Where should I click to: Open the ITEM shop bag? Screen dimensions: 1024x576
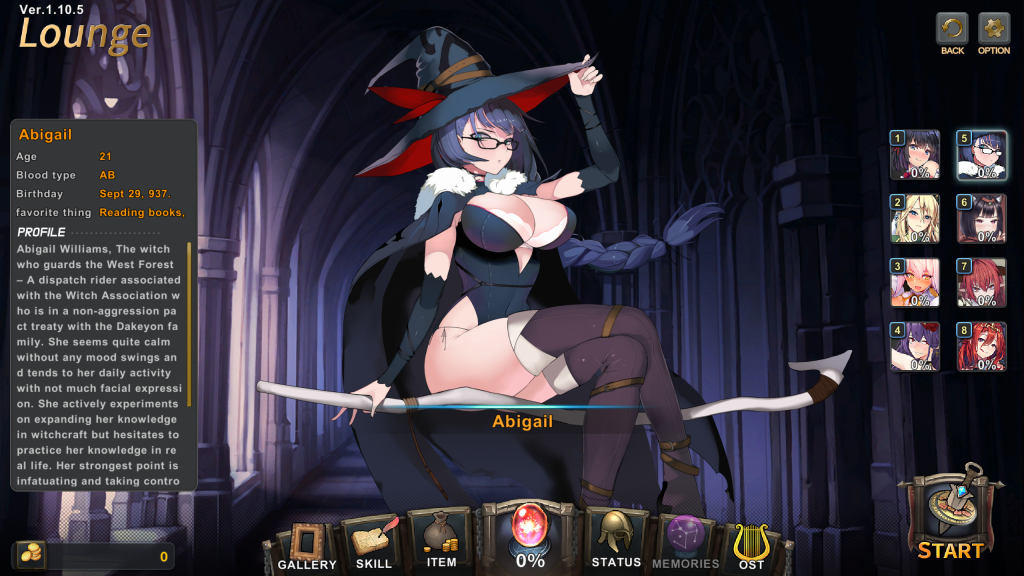[x=441, y=537]
